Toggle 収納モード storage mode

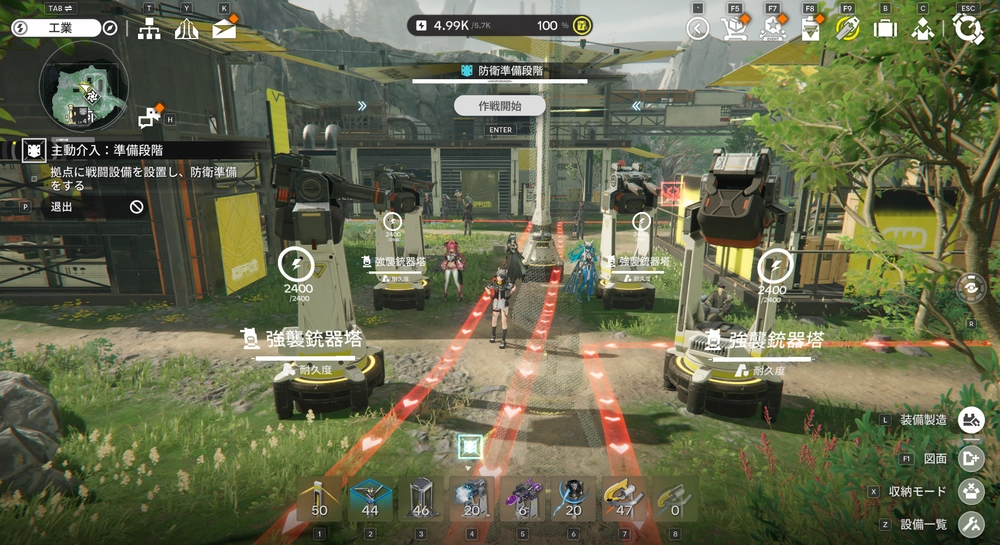[970, 491]
